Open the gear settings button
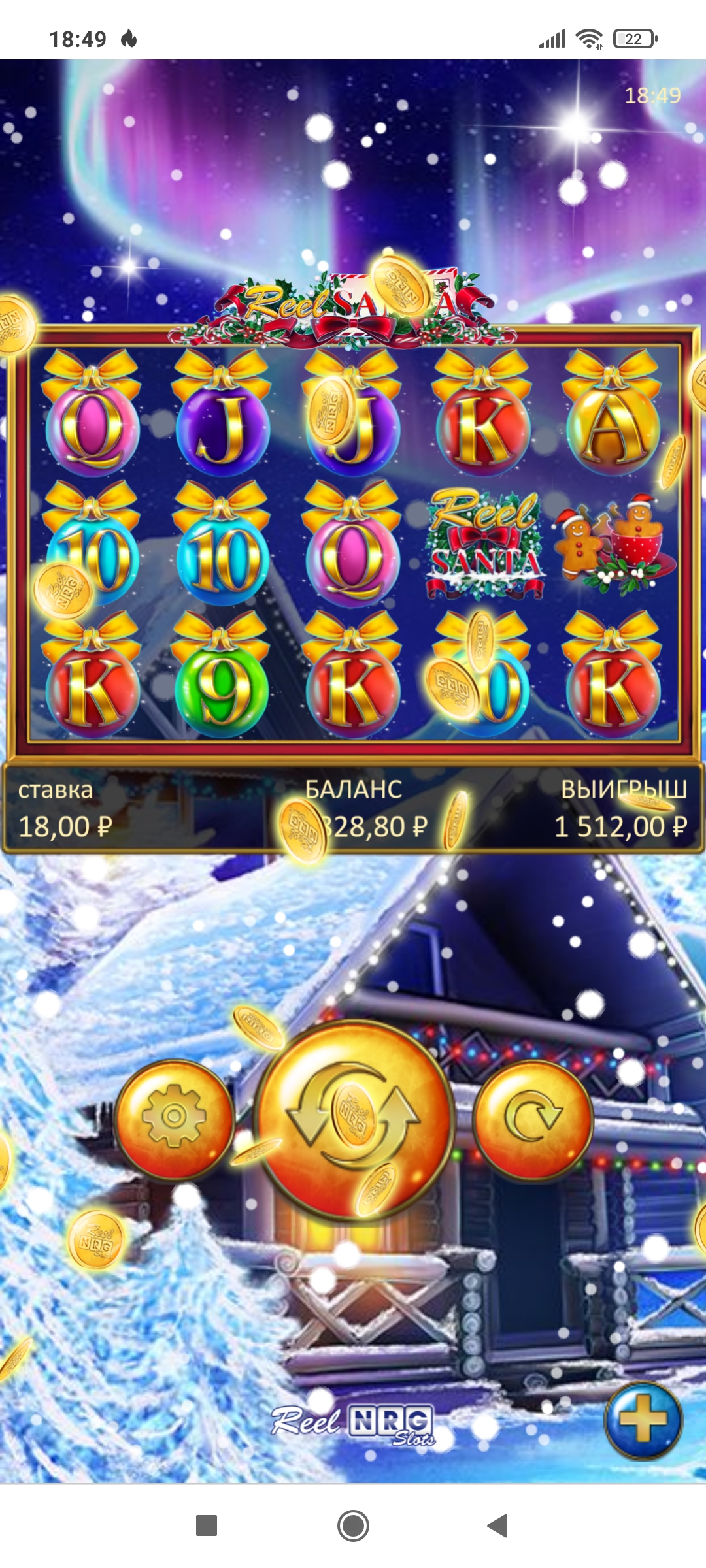 pos(174,1119)
